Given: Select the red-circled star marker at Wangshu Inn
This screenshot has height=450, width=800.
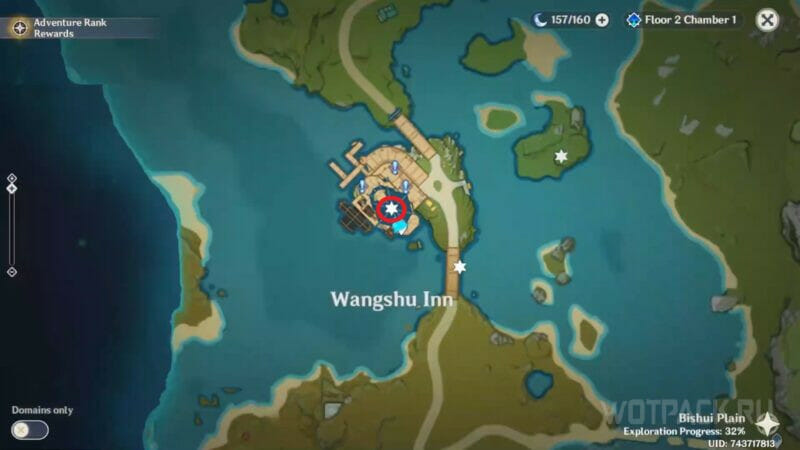Looking at the screenshot, I should pyautogui.click(x=393, y=209).
